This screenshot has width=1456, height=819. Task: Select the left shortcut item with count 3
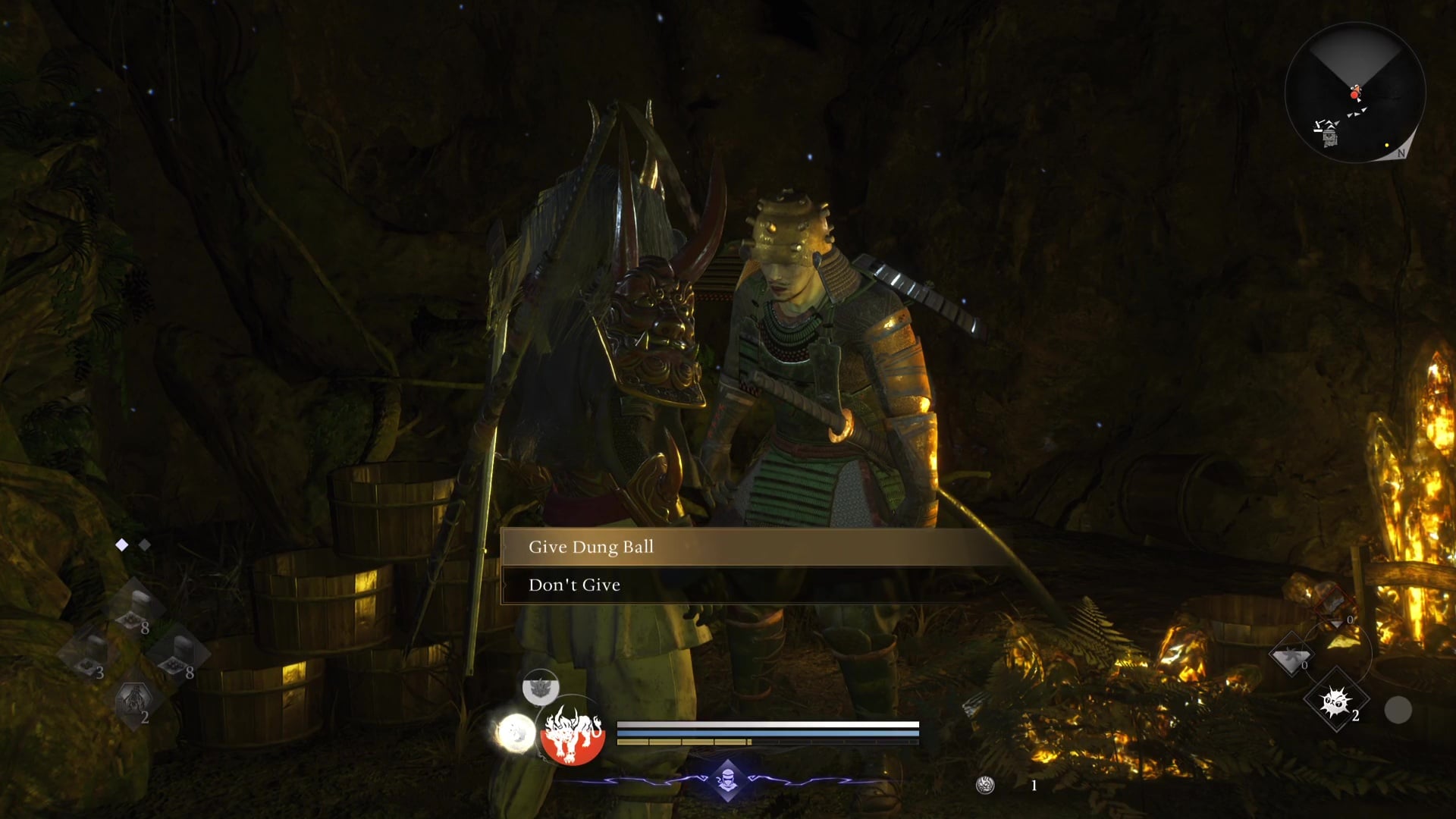click(x=89, y=654)
